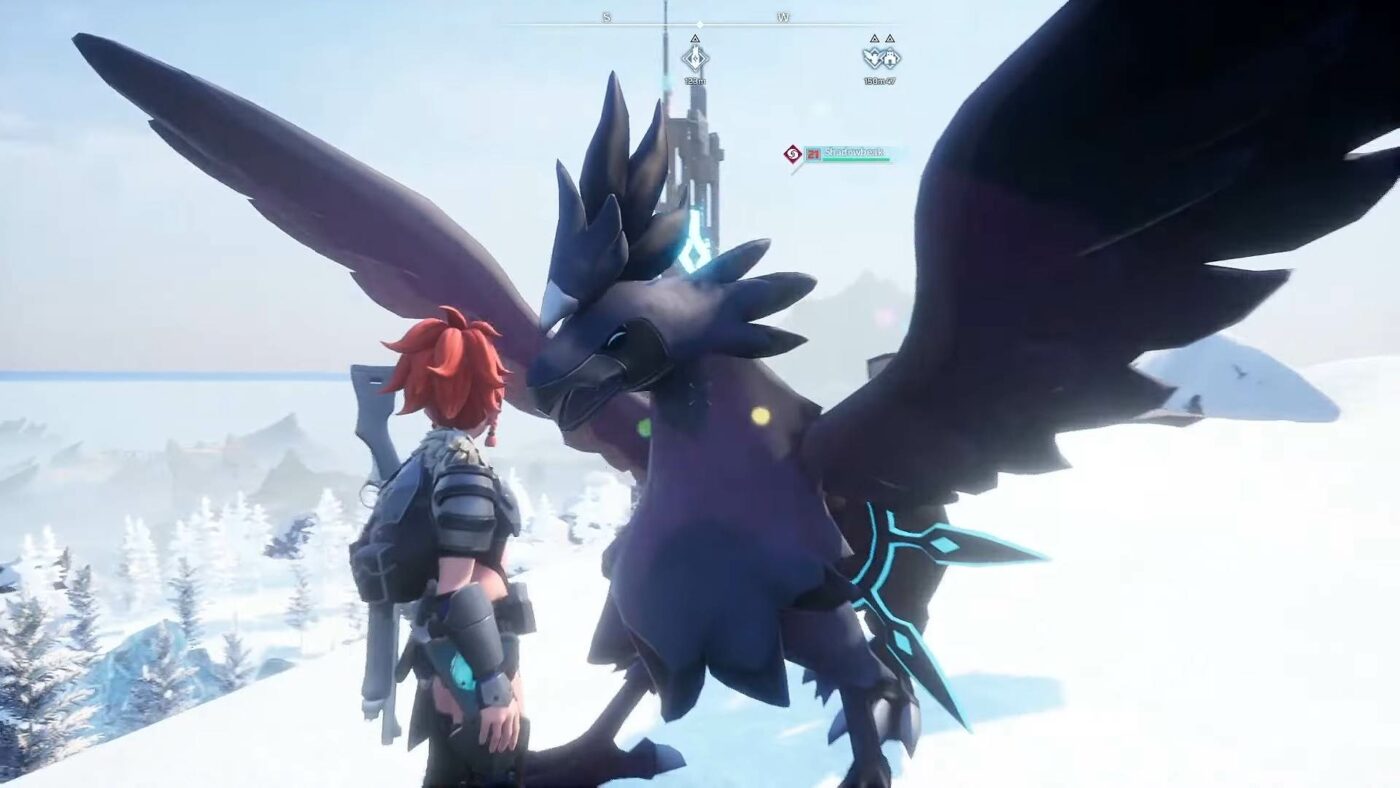This screenshot has height=788, width=1400.
Task: Select the level 21 badge on the nameplate
Action: 813,155
